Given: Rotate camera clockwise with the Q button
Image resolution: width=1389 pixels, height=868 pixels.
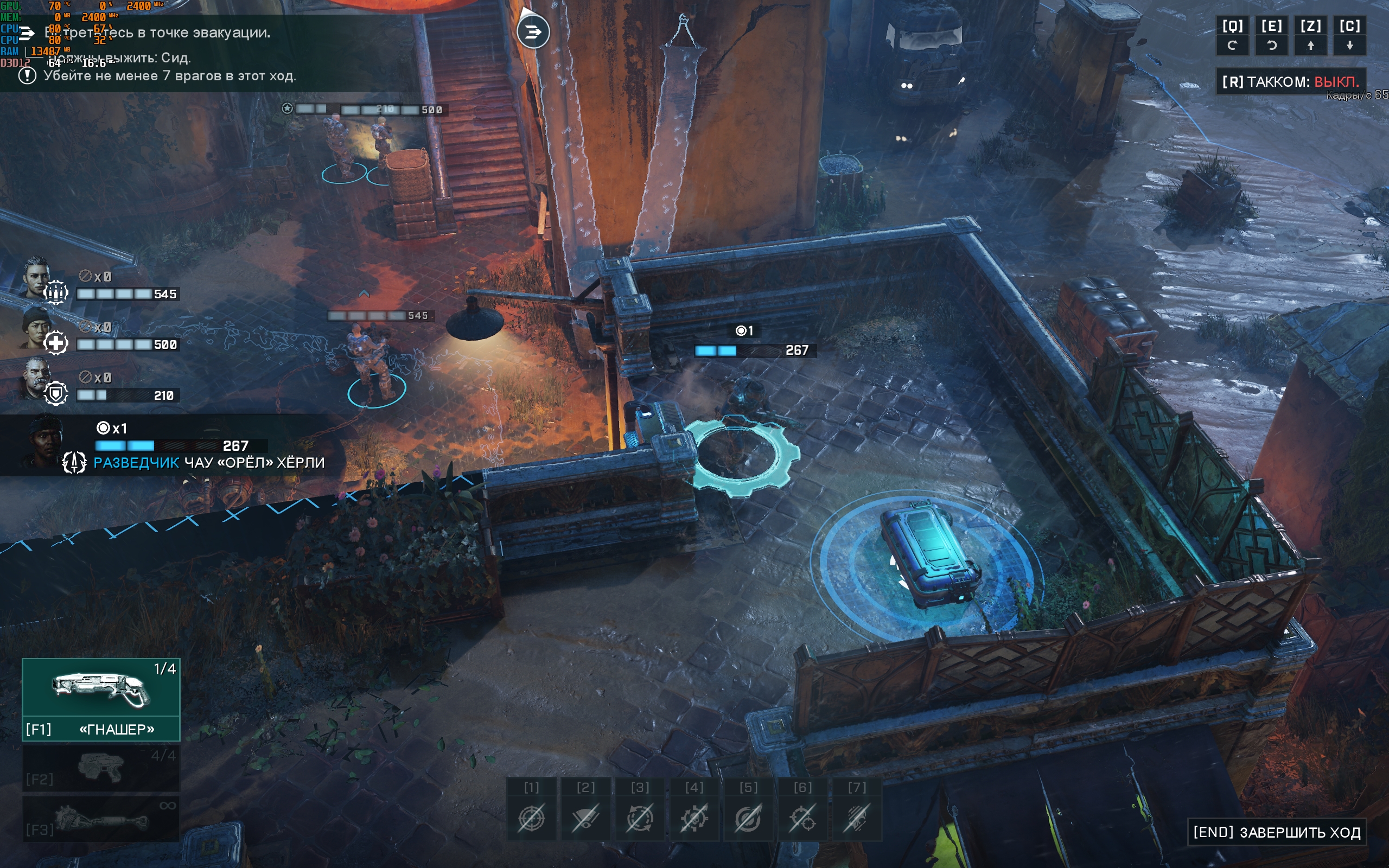Looking at the screenshot, I should (x=1232, y=36).
